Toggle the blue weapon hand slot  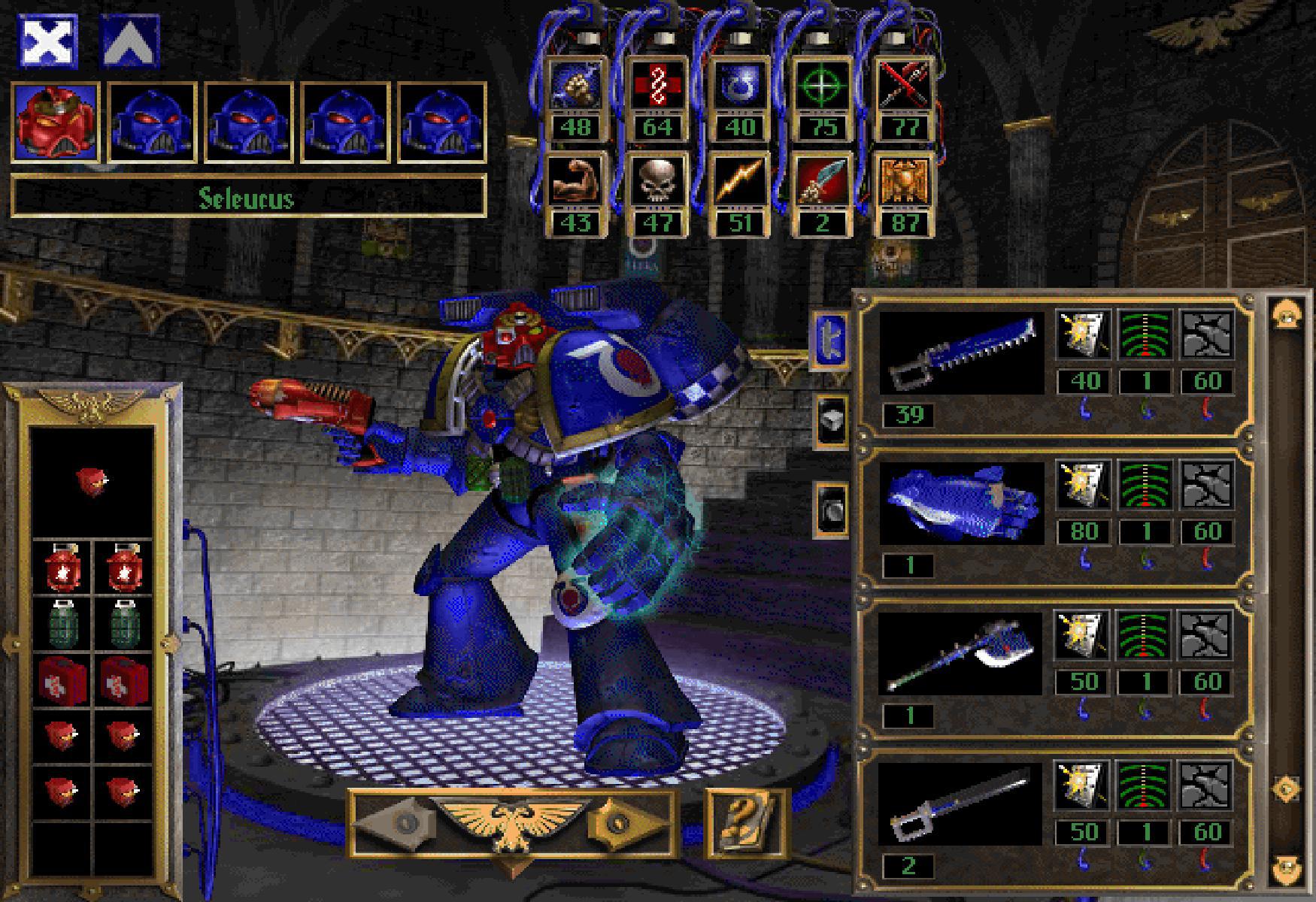click(x=830, y=341)
